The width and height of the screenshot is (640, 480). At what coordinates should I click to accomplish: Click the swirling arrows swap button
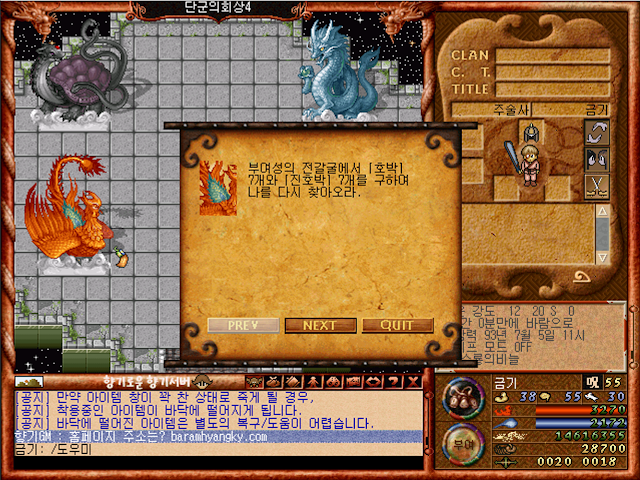point(597,133)
